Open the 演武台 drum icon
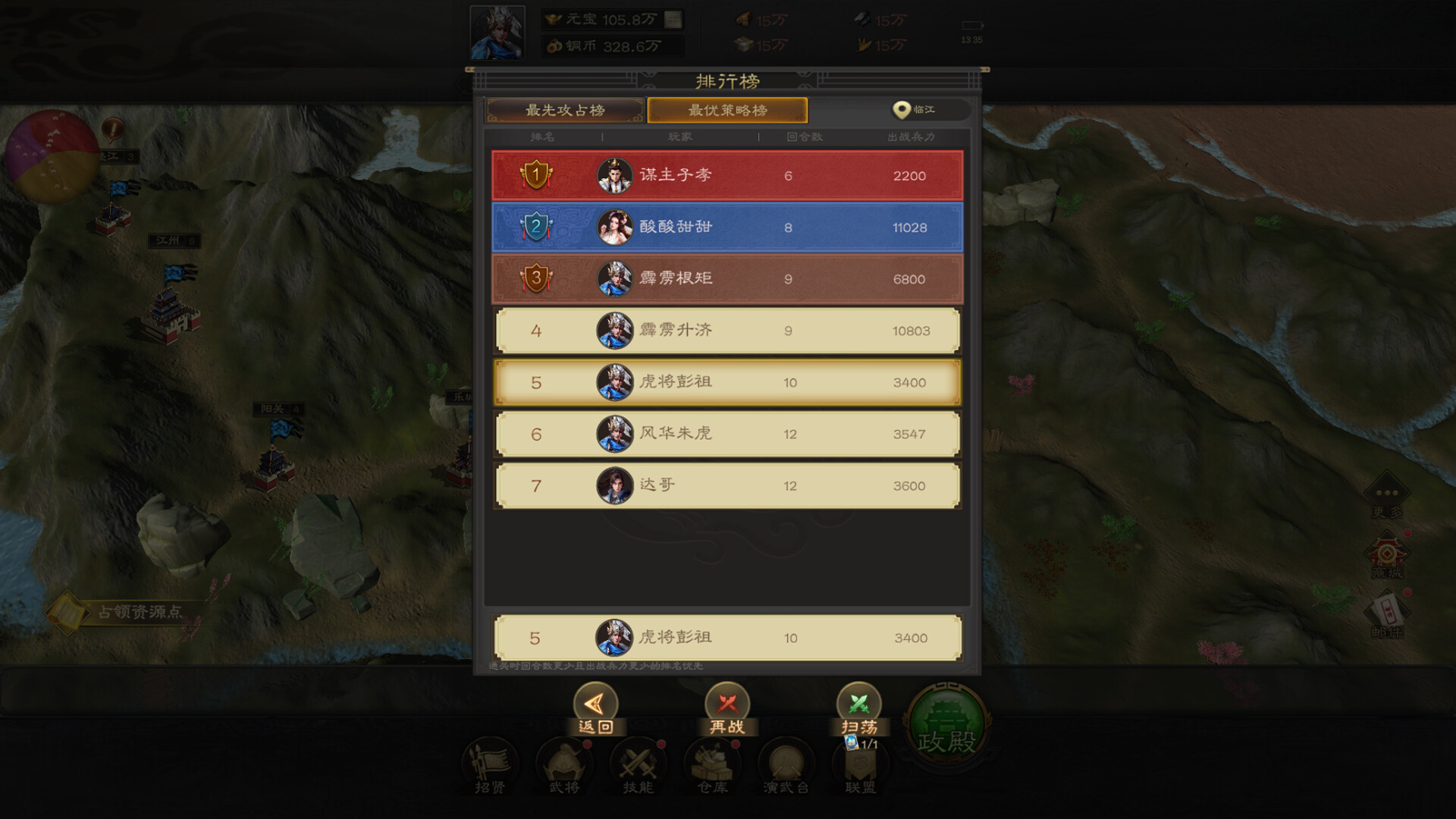The height and width of the screenshot is (819, 1456). click(x=785, y=766)
